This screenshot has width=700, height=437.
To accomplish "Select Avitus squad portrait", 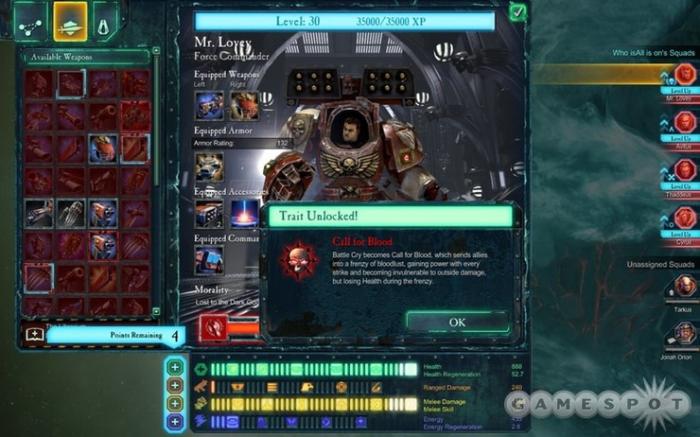I will [684, 122].
